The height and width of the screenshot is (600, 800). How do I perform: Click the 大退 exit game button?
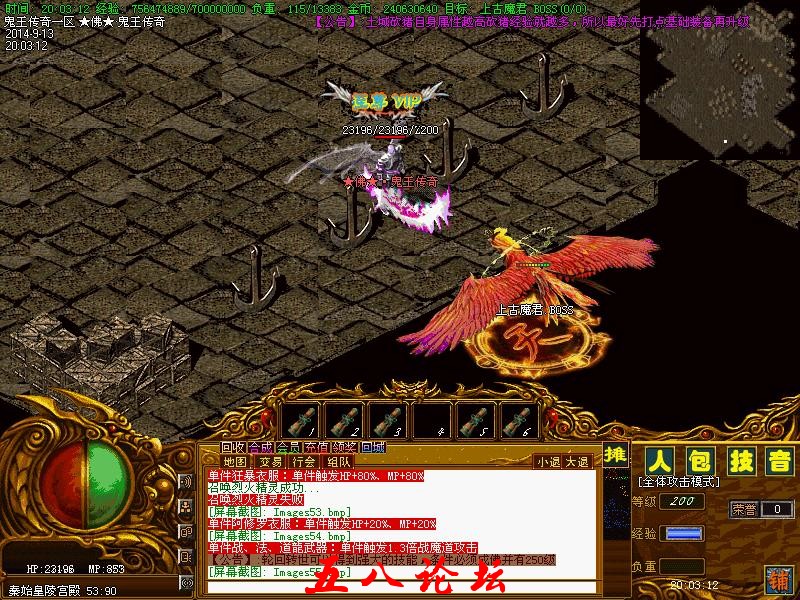[x=578, y=462]
